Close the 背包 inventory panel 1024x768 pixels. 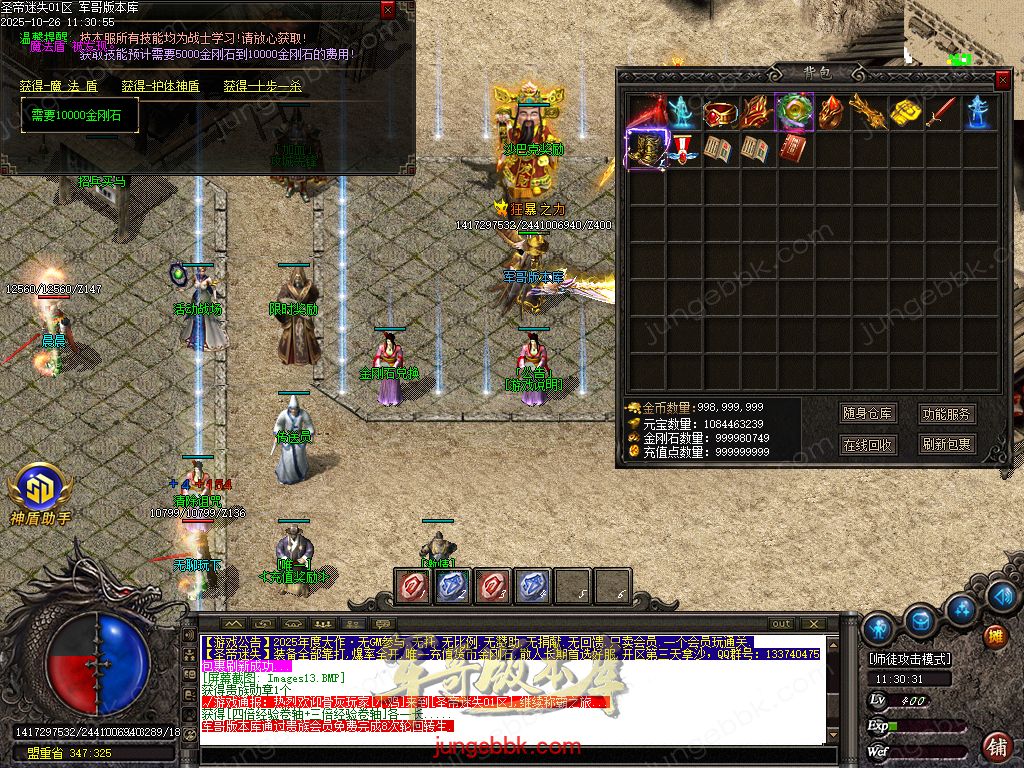[1002, 79]
